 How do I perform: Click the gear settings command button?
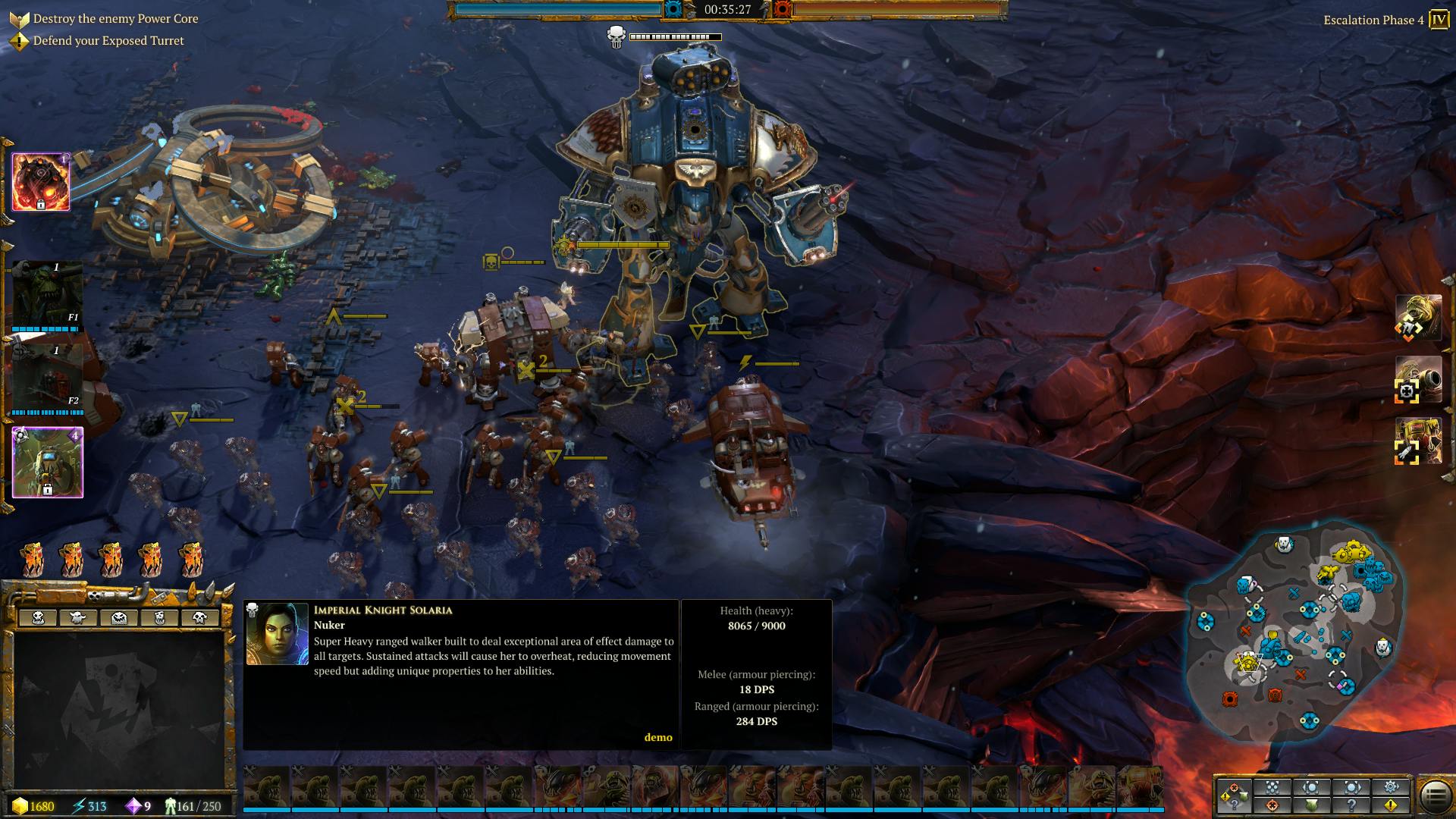(x=1391, y=787)
